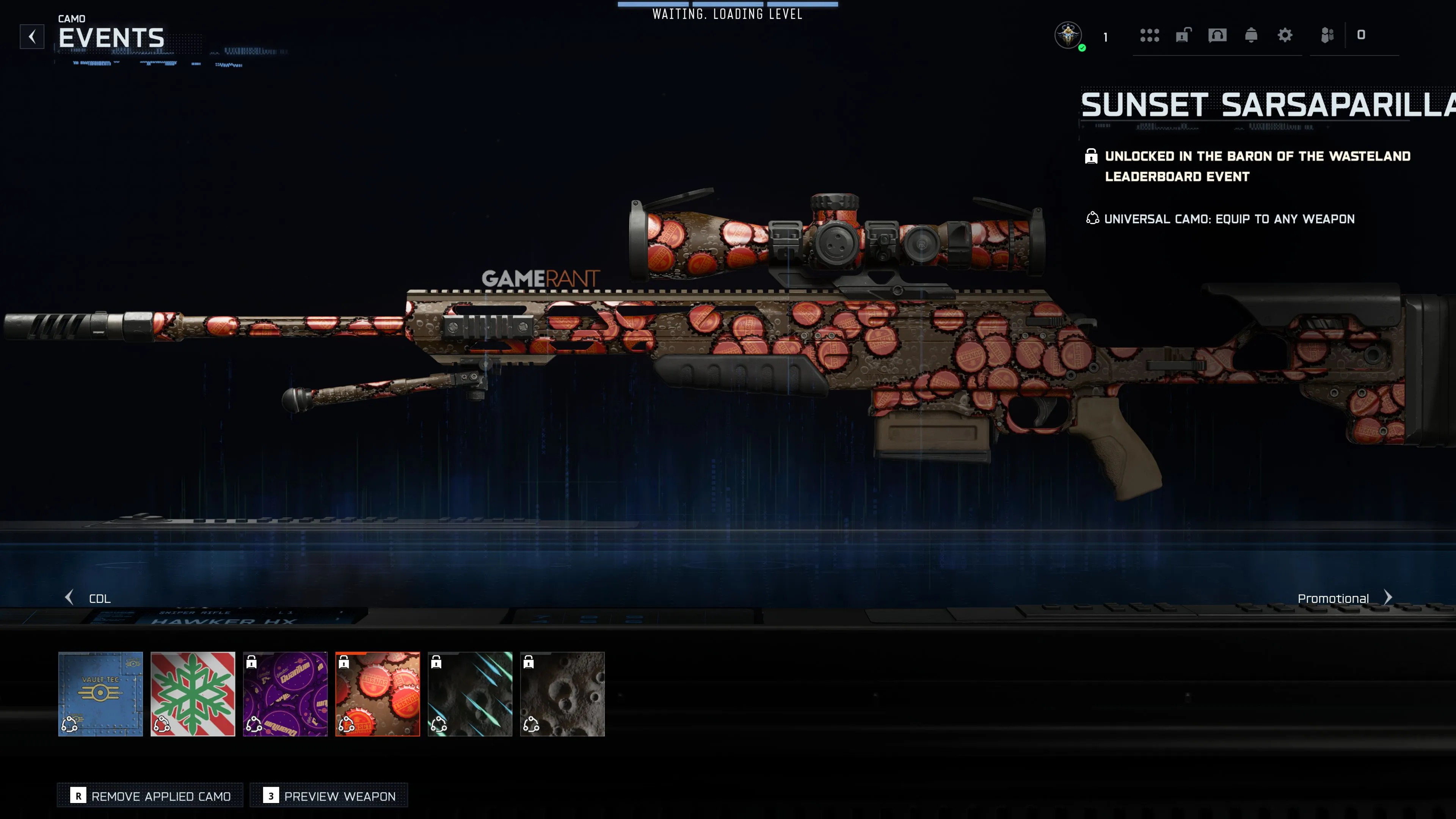1456x819 pixels.
Task: Select the Vault-Tec blue camo thumbnail
Action: point(100,693)
